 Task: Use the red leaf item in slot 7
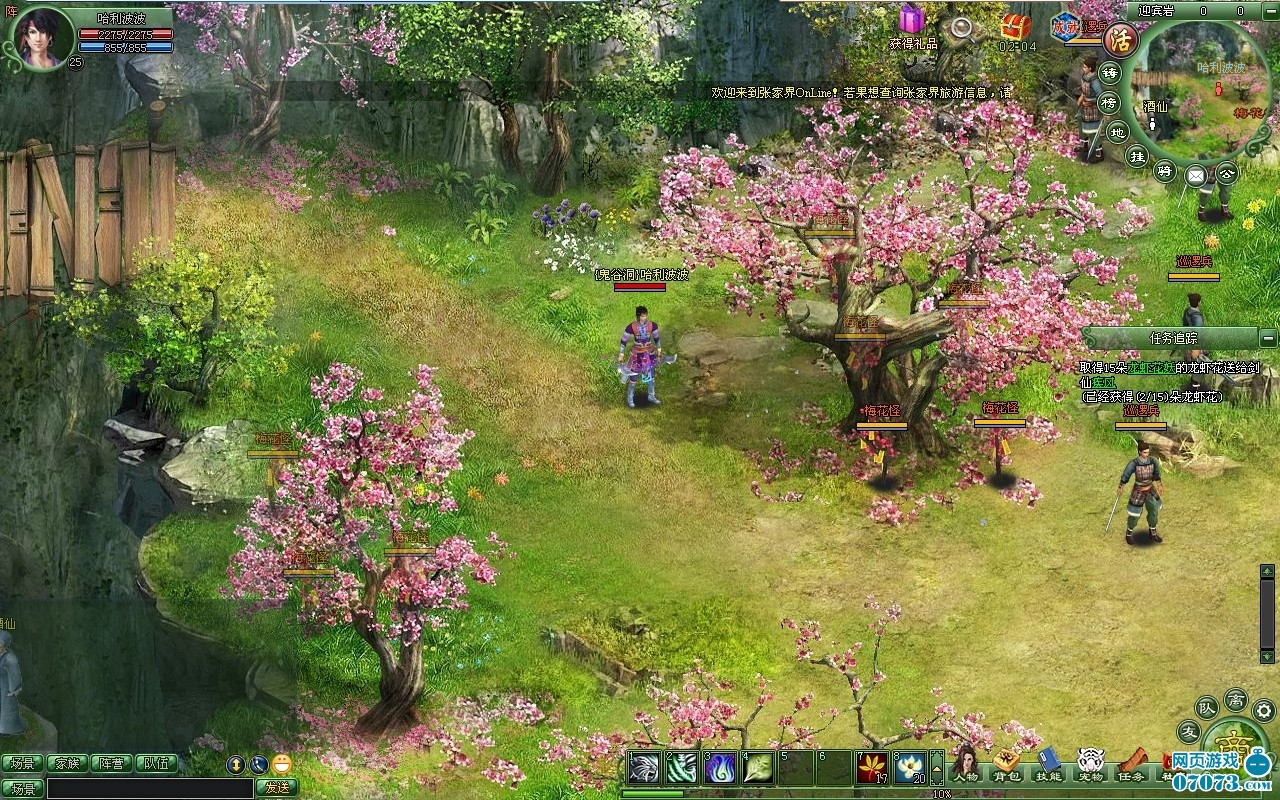tap(872, 767)
